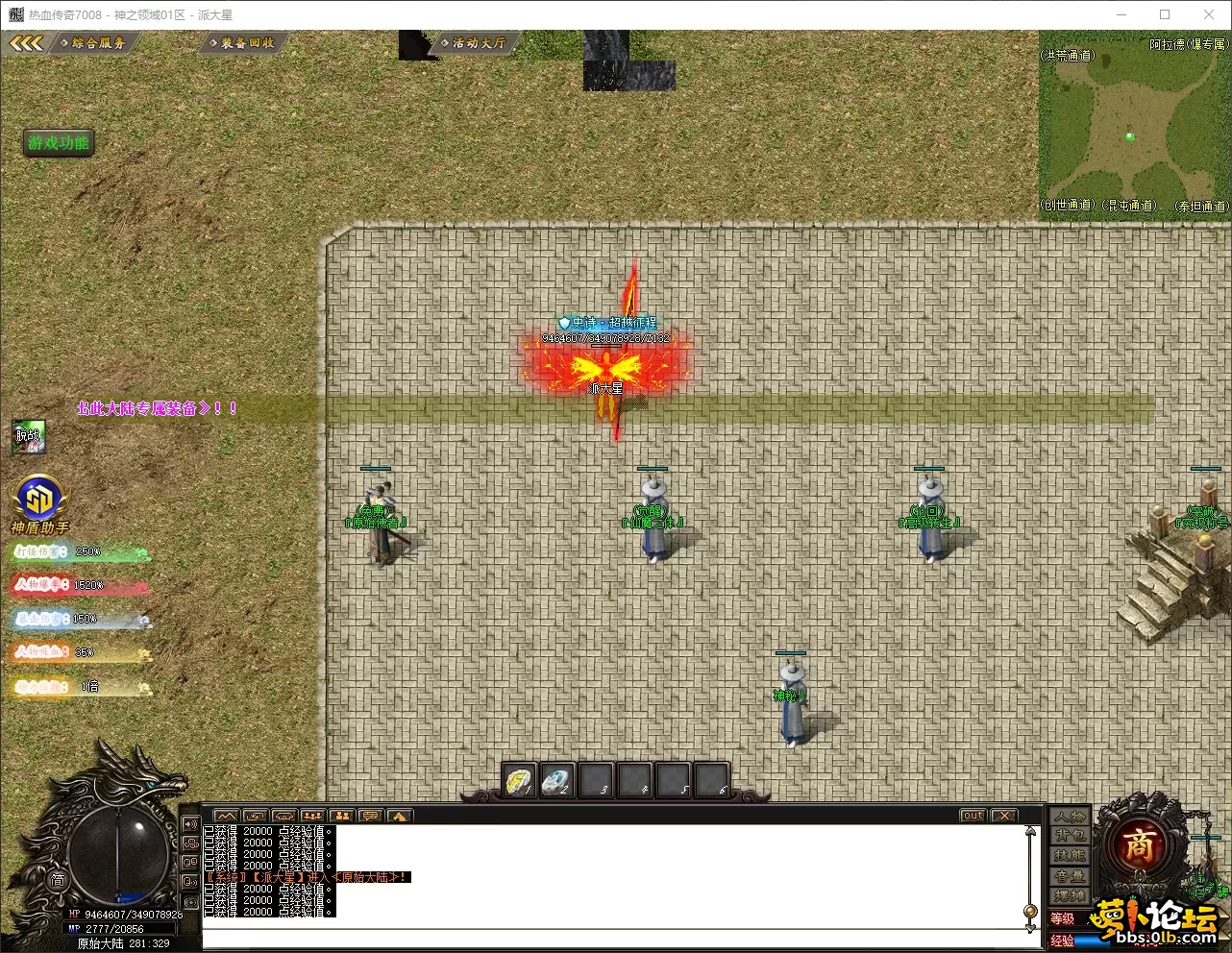
Task: Open the 人物 character panel
Action: click(1070, 817)
